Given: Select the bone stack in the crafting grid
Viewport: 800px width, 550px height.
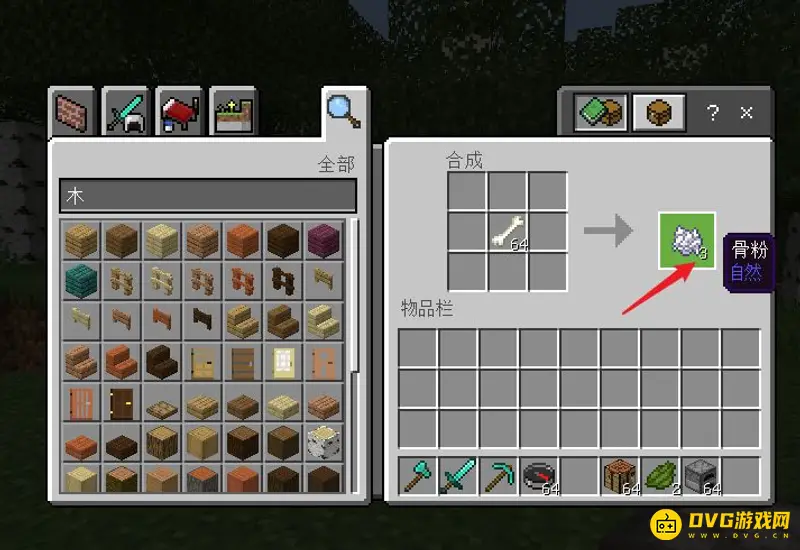Looking at the screenshot, I should click(x=508, y=232).
